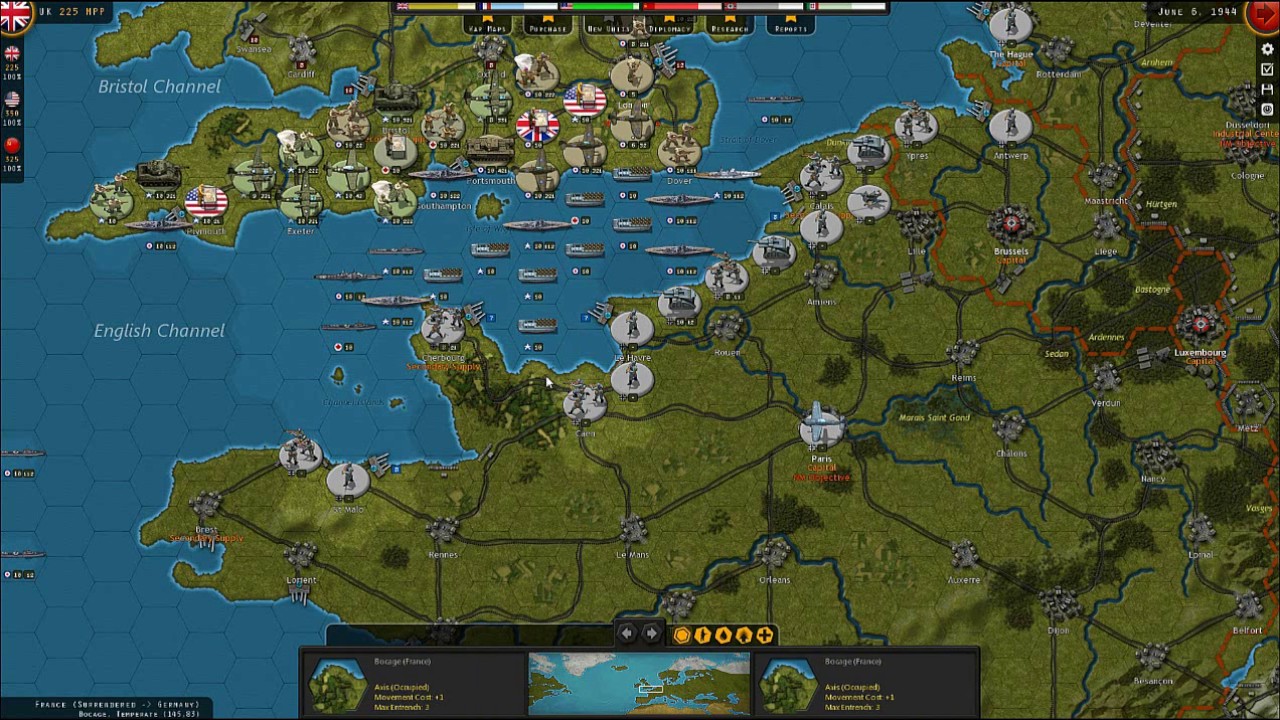Open the New Units menu
This screenshot has height=720, width=1280.
tap(608, 23)
